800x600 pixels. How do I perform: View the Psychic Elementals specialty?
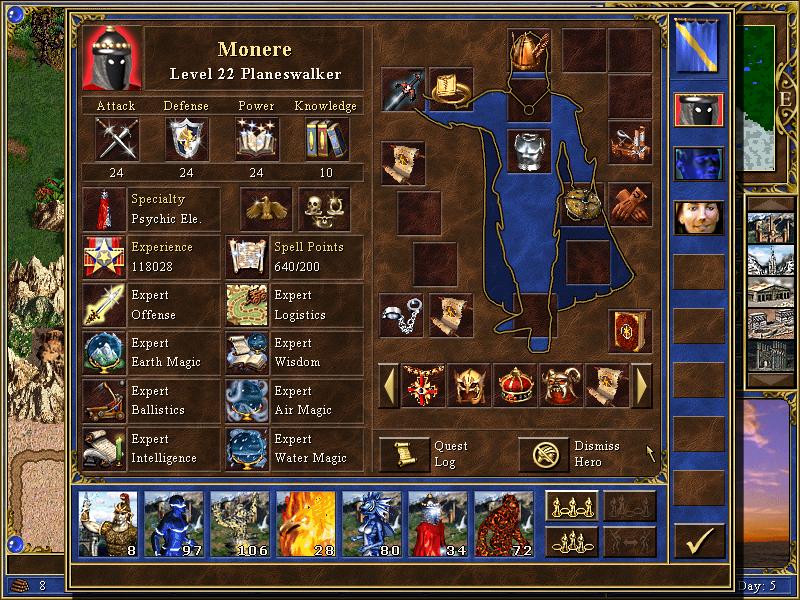pos(104,209)
